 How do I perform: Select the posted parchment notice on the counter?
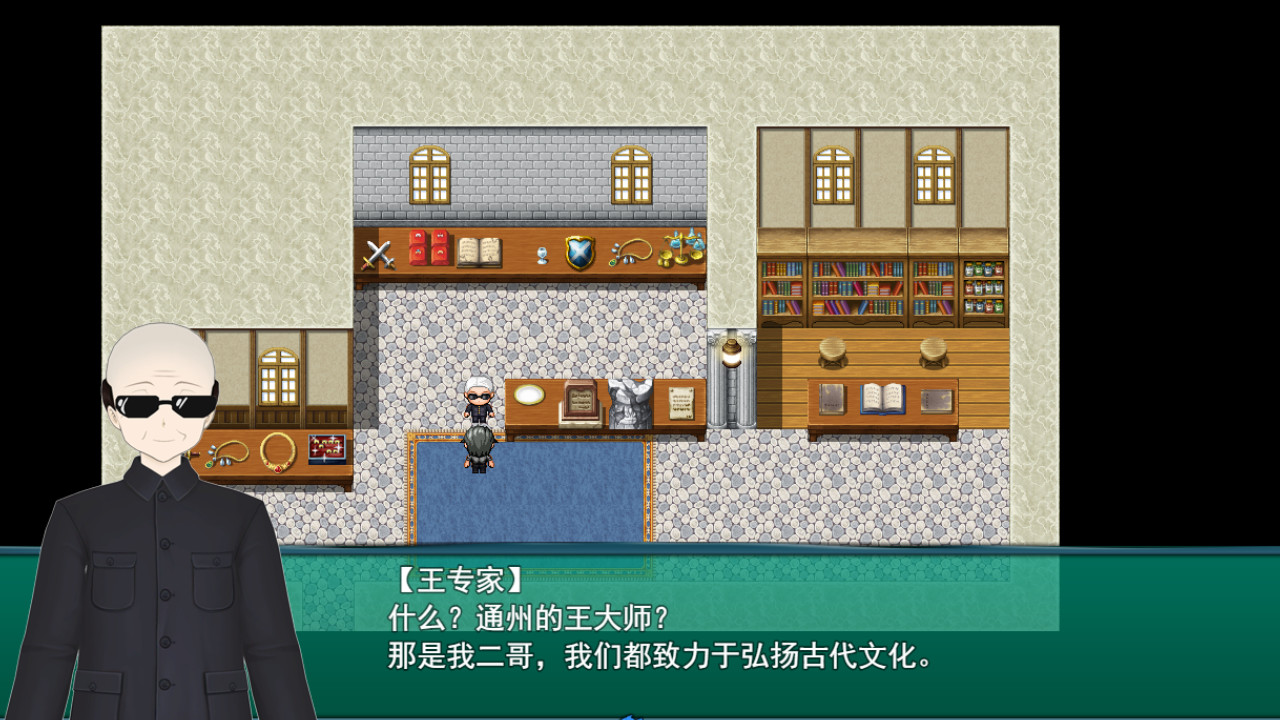682,403
